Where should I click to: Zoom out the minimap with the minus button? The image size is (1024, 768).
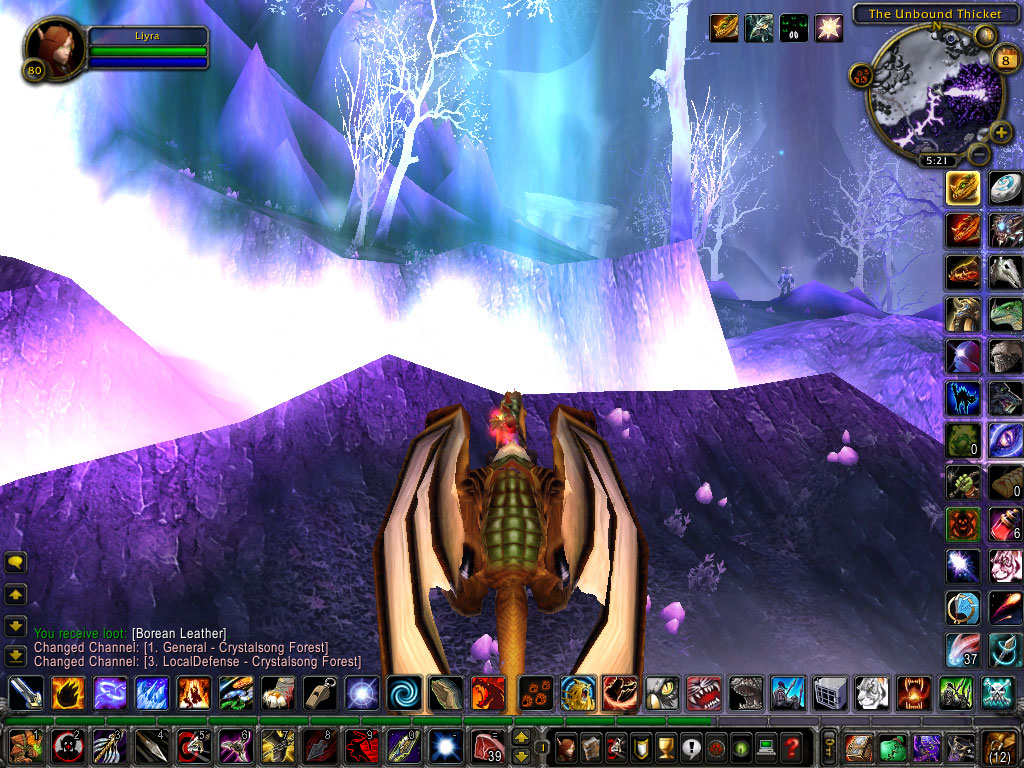pos(978,154)
